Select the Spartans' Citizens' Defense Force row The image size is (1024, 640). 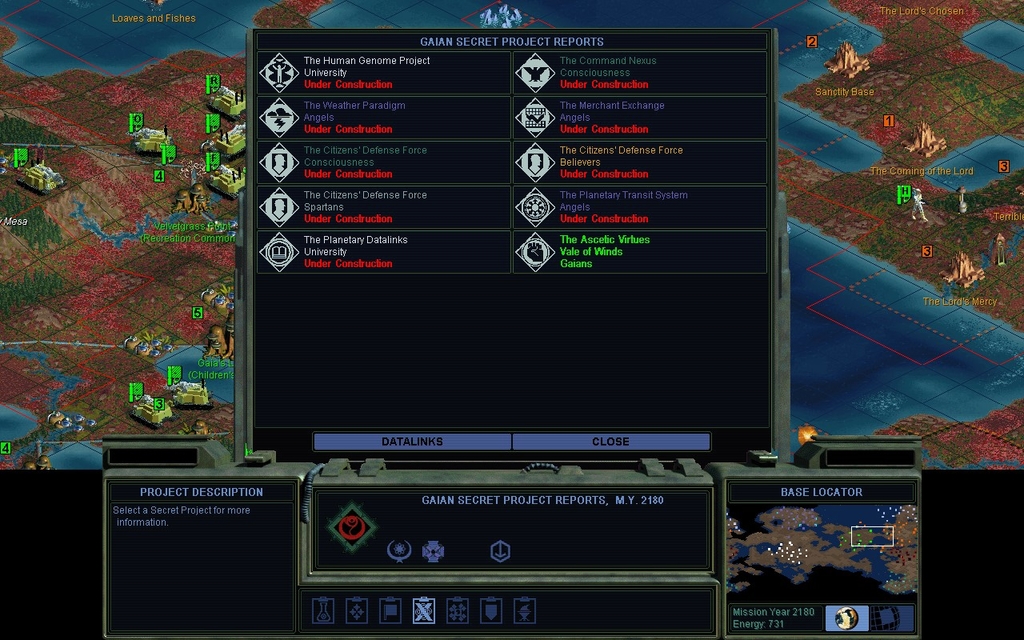coord(384,207)
